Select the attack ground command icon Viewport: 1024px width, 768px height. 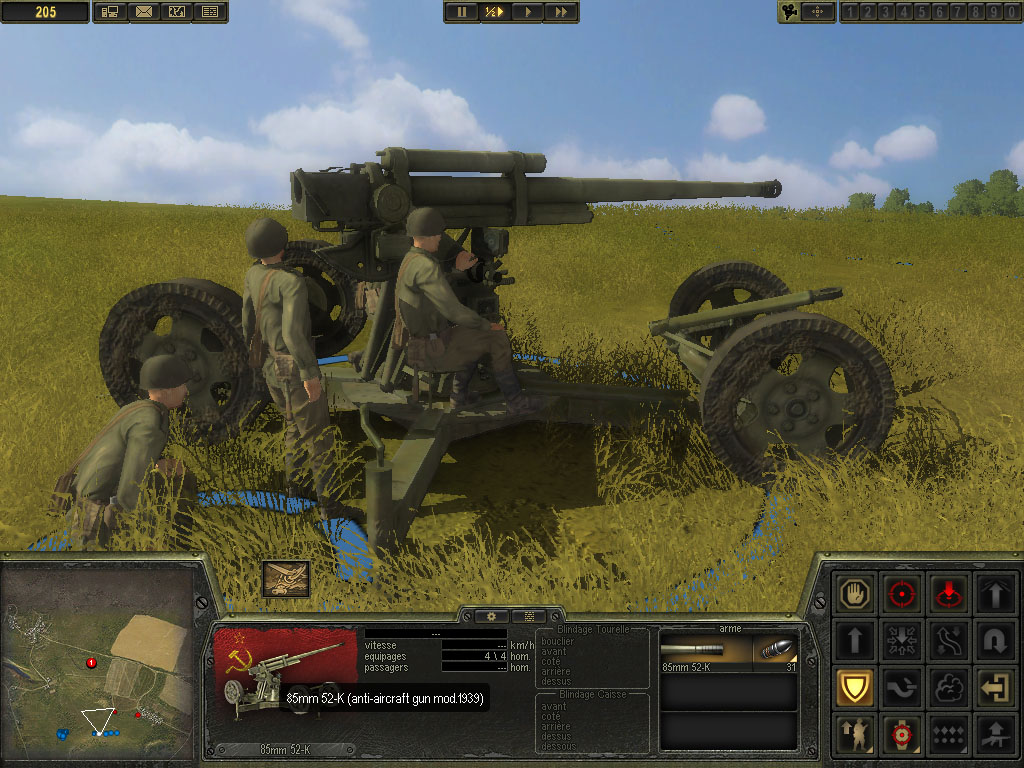[x=948, y=594]
